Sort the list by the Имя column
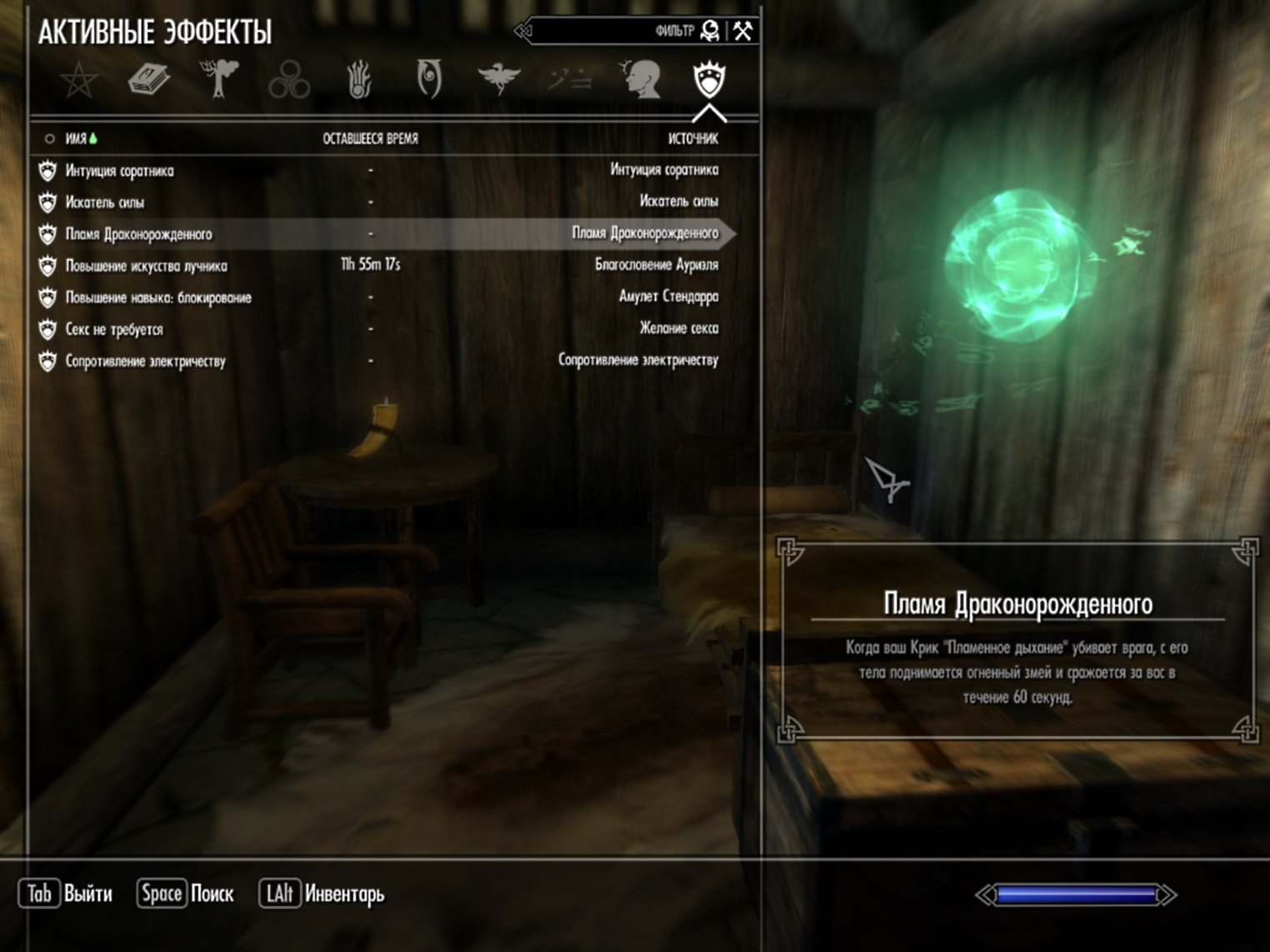 [x=77, y=138]
